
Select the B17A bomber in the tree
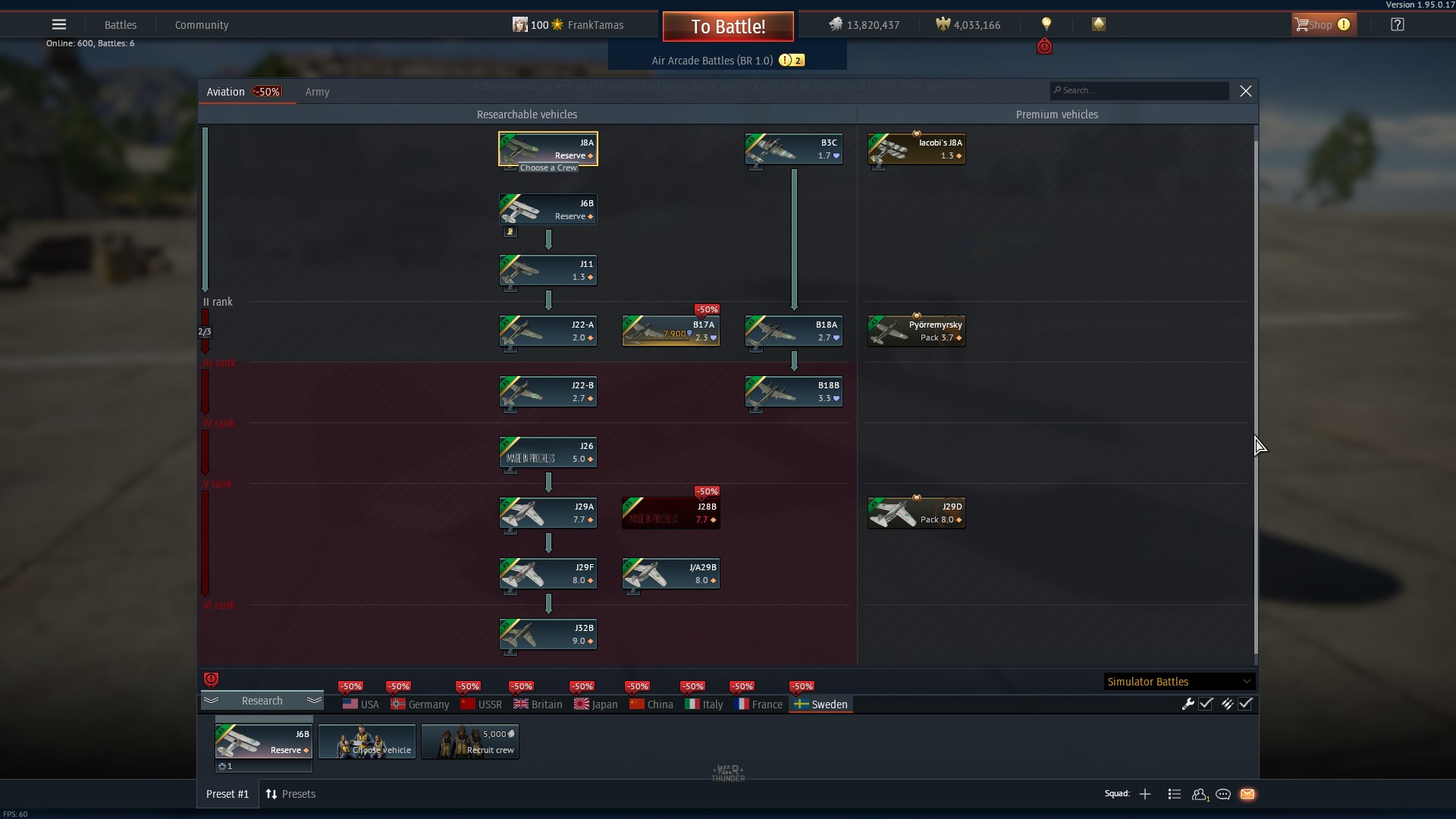tap(671, 331)
